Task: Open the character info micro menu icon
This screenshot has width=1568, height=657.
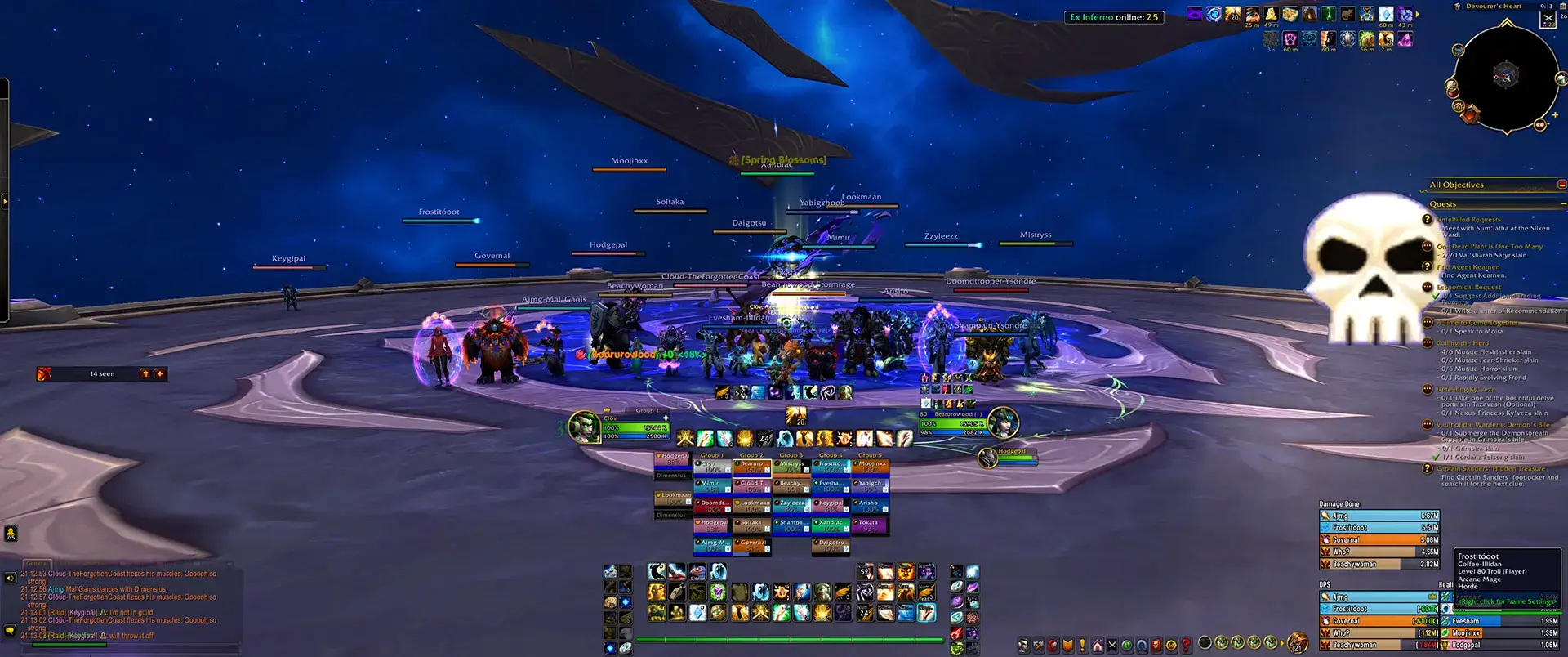Action: 1023,644
